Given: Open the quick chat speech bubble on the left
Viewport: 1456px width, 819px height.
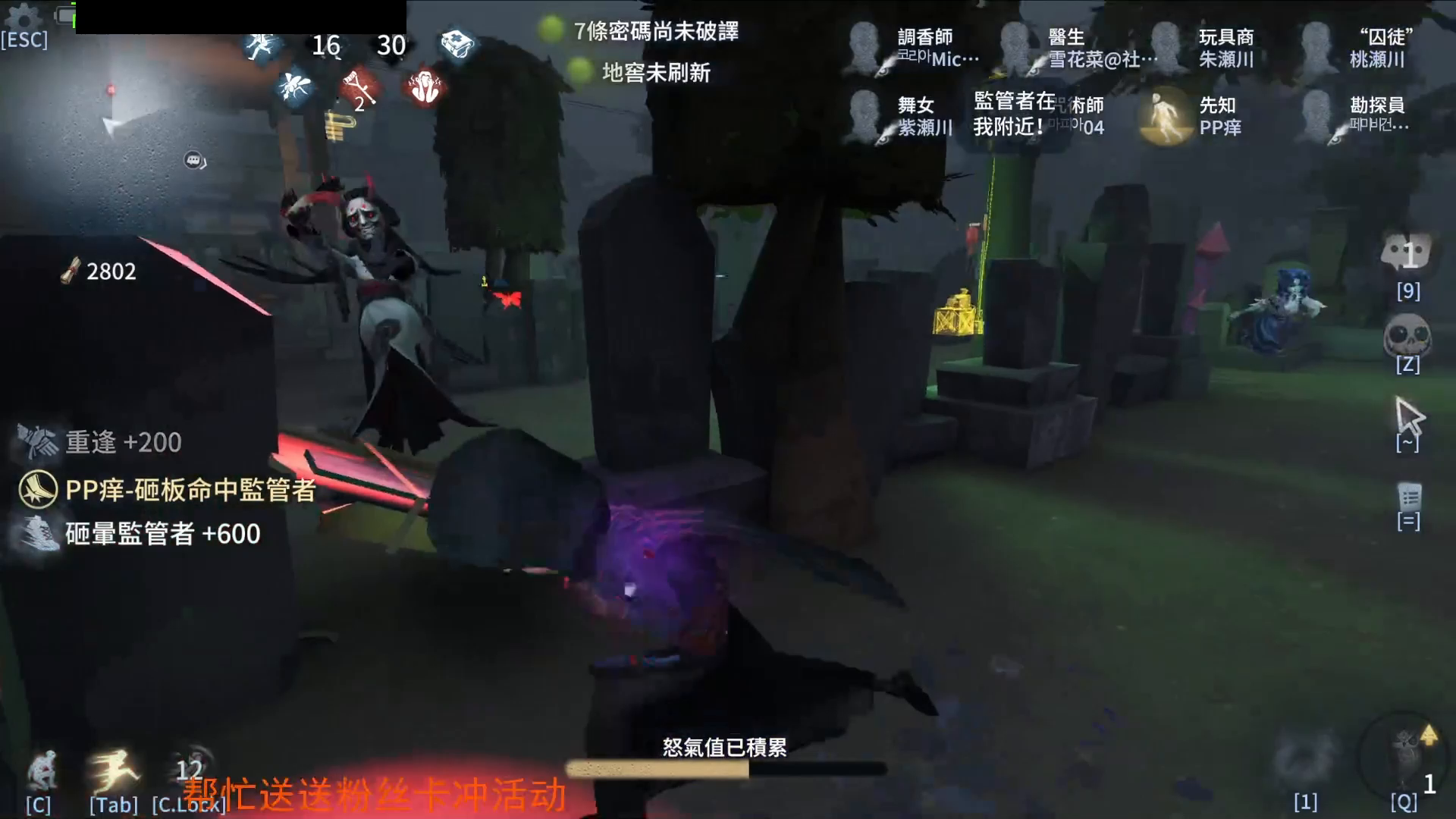Looking at the screenshot, I should [194, 159].
